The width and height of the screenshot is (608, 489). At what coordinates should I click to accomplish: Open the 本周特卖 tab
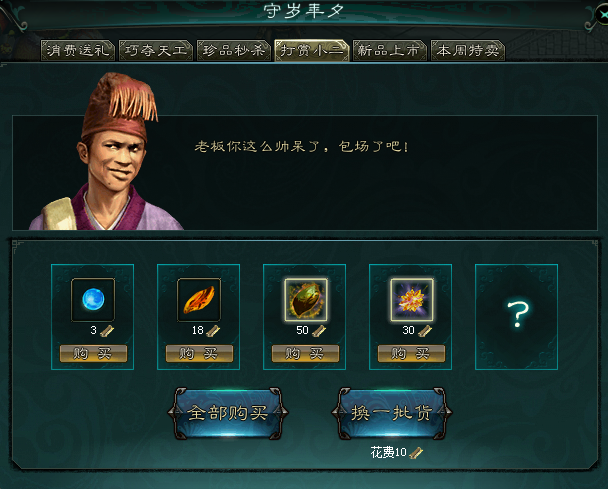pyautogui.click(x=467, y=50)
